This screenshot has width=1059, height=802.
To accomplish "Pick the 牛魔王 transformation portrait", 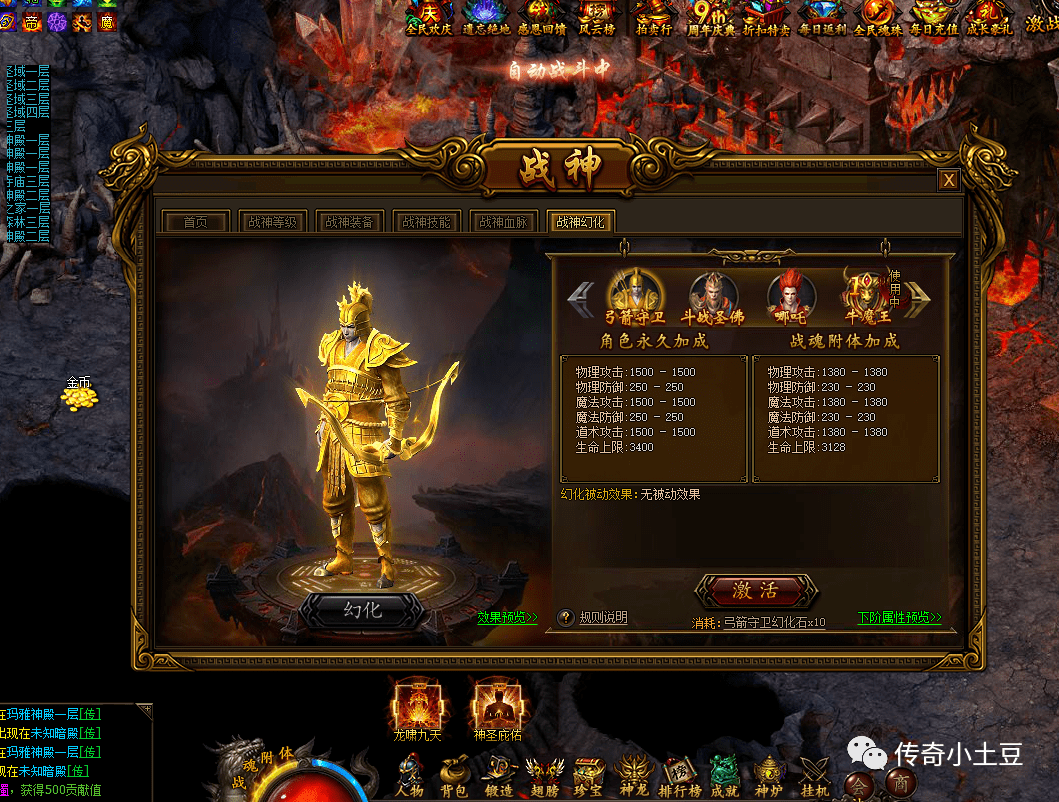I will pyautogui.click(x=866, y=294).
